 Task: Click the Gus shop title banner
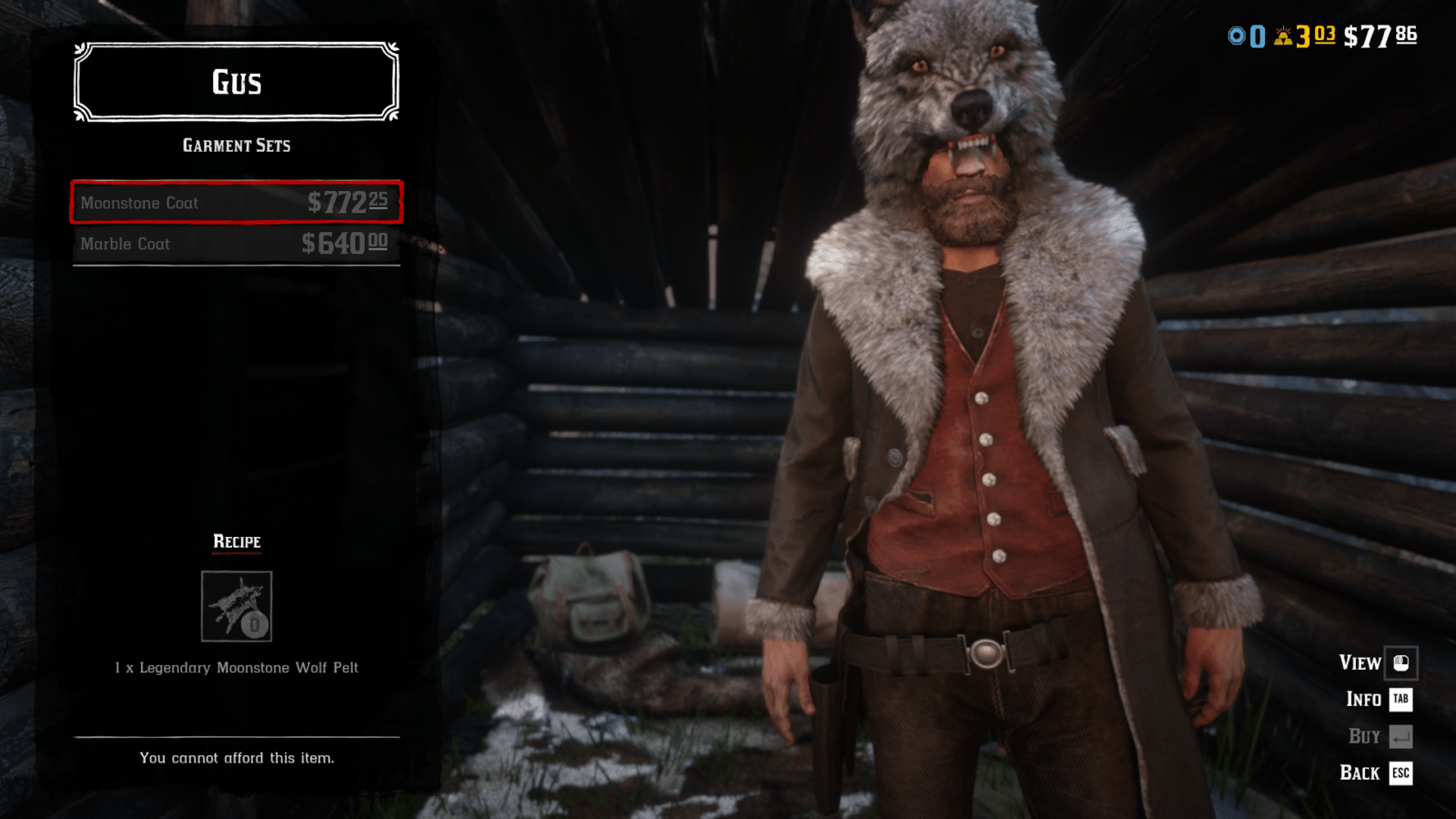(235, 83)
